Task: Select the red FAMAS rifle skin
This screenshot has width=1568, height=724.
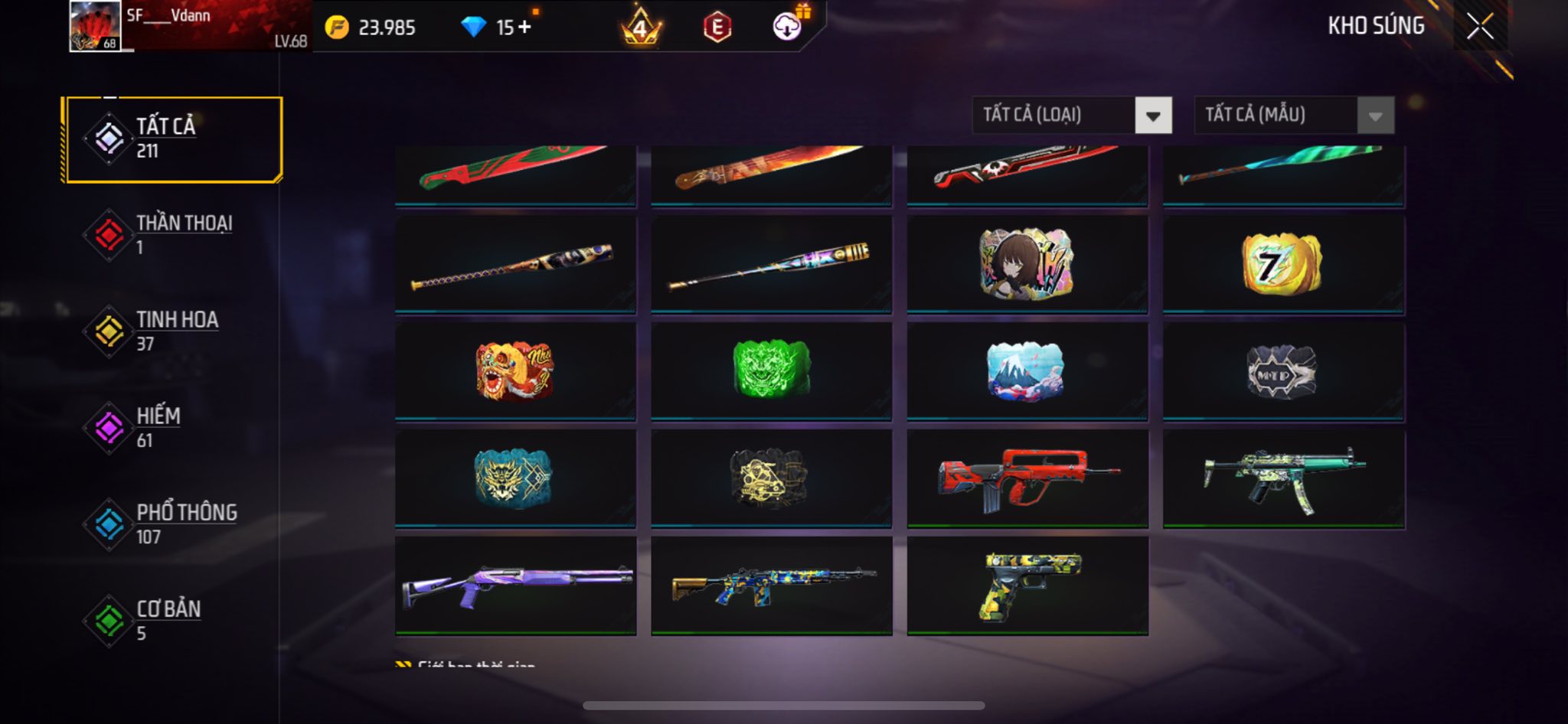Action: 1027,478
